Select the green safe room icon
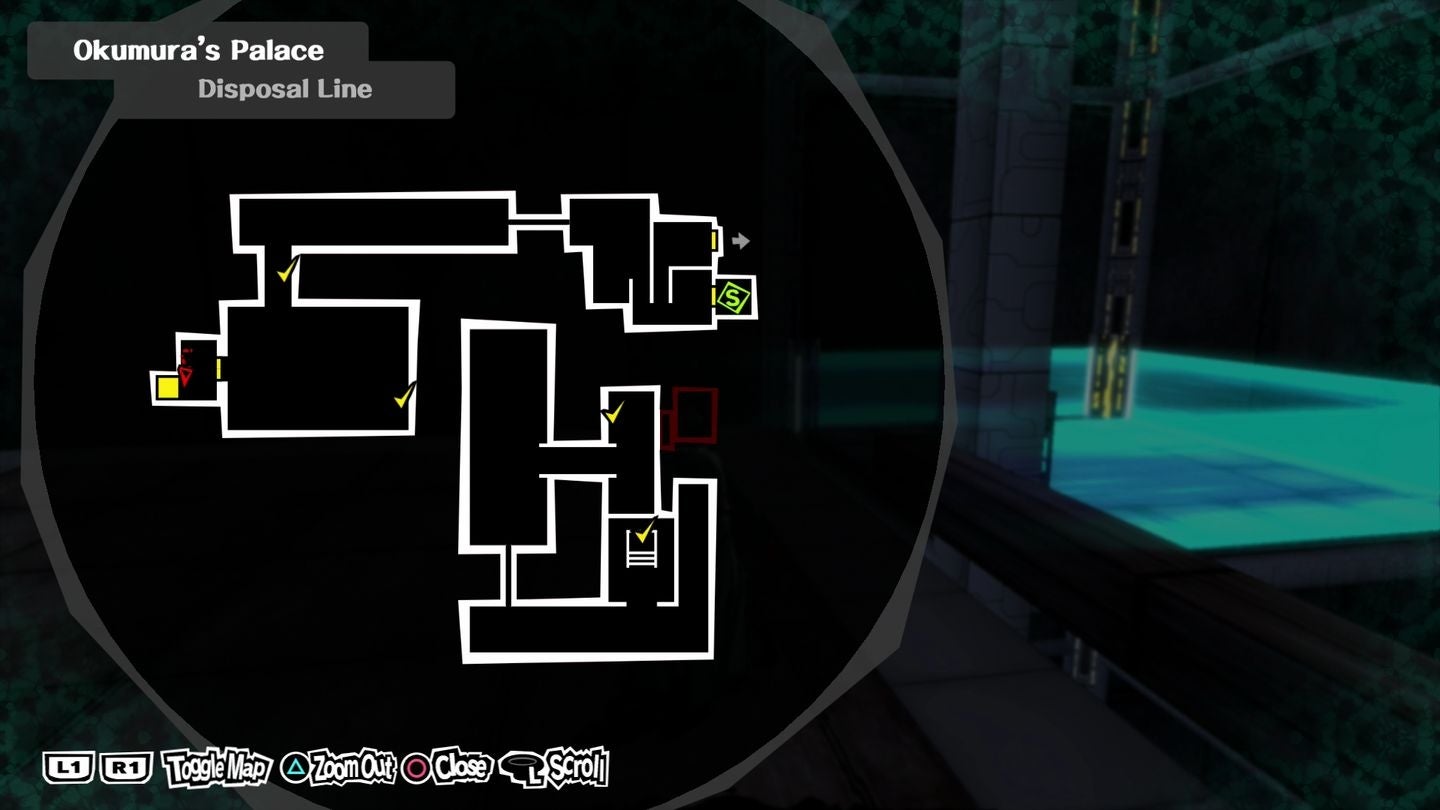The width and height of the screenshot is (1440, 810). click(x=731, y=297)
